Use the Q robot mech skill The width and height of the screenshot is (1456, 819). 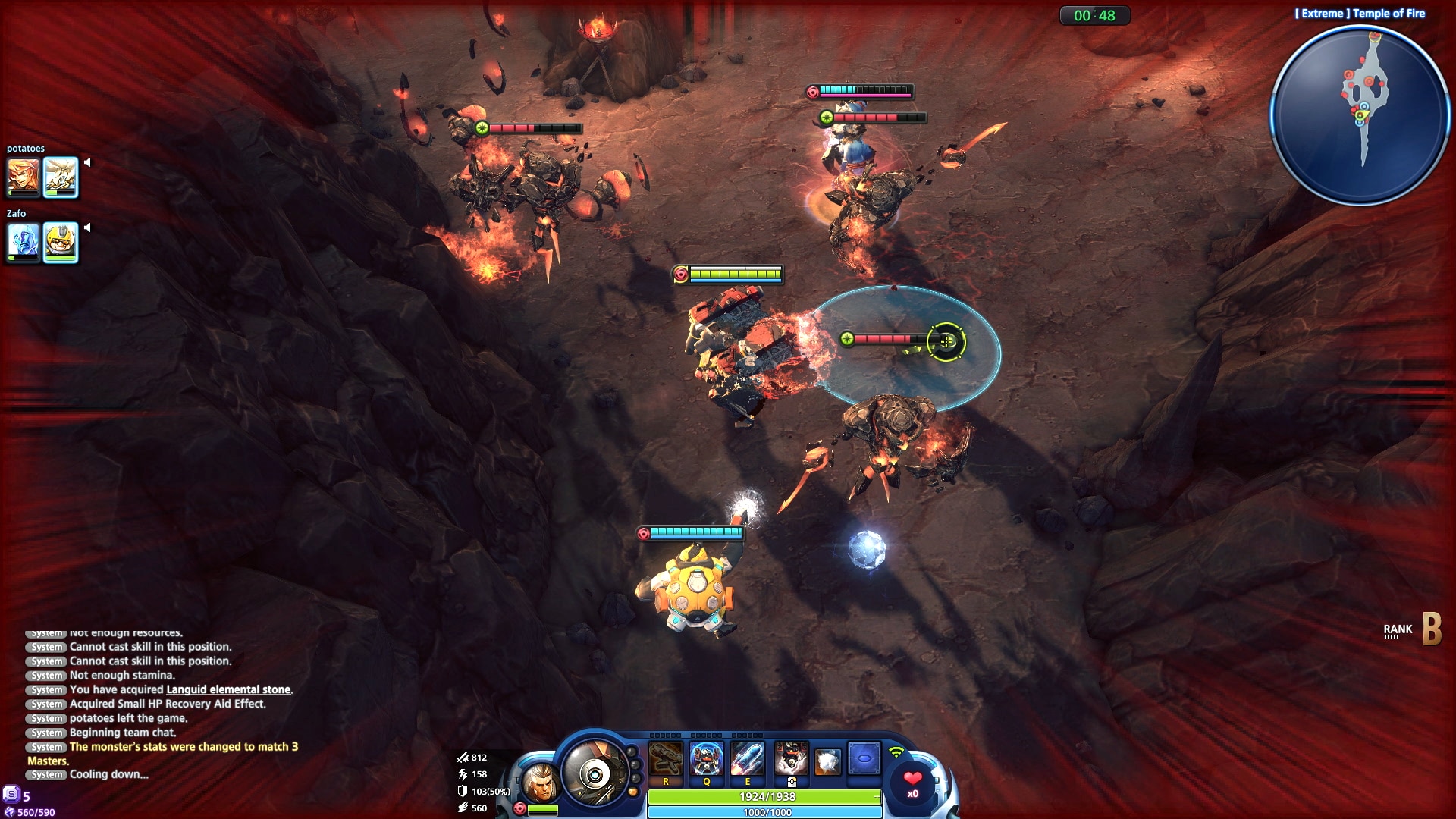[x=706, y=759]
